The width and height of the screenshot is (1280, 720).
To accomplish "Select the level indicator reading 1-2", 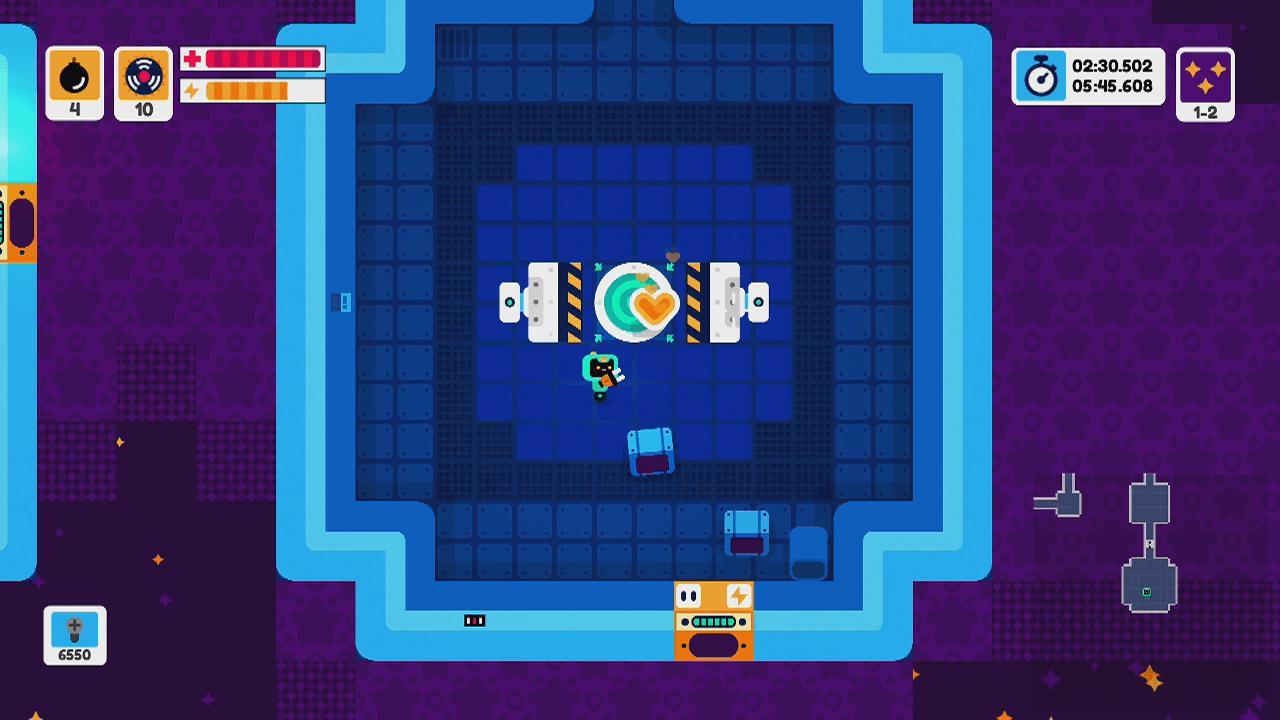I will pos(1205,112).
